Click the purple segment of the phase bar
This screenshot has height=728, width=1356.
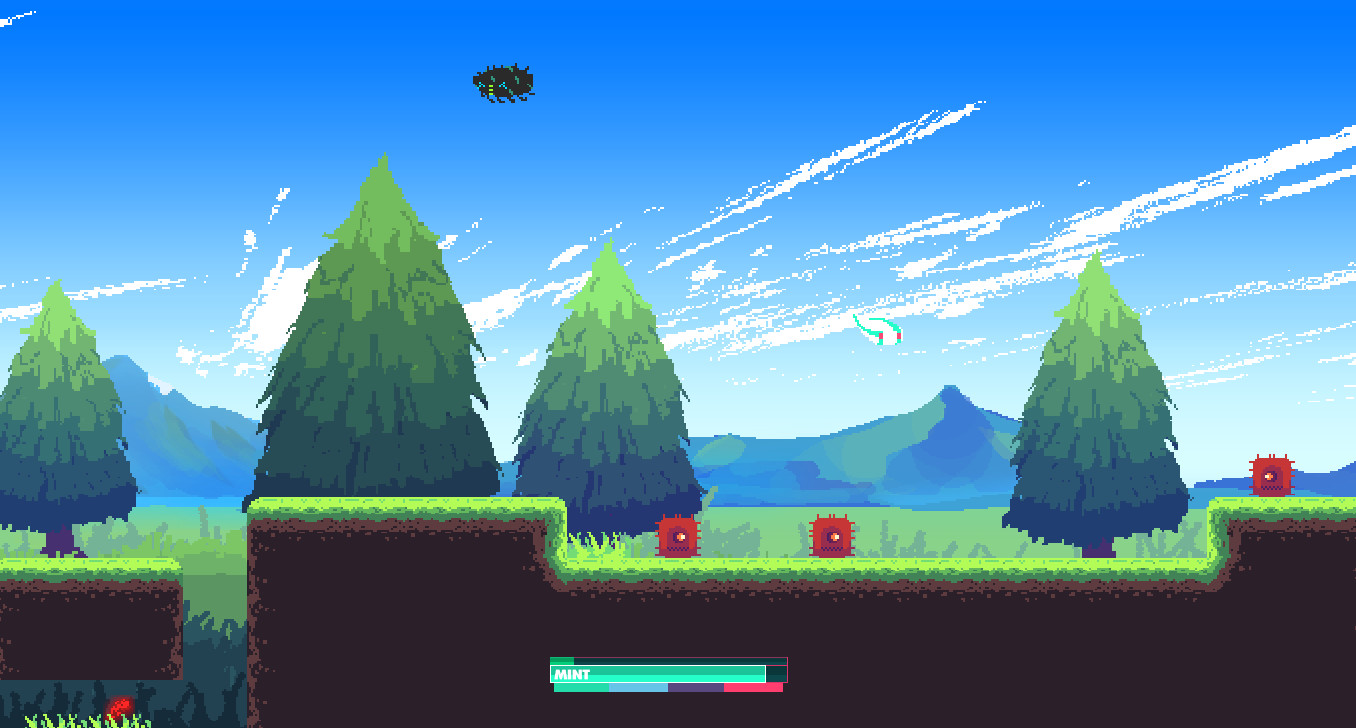click(697, 687)
